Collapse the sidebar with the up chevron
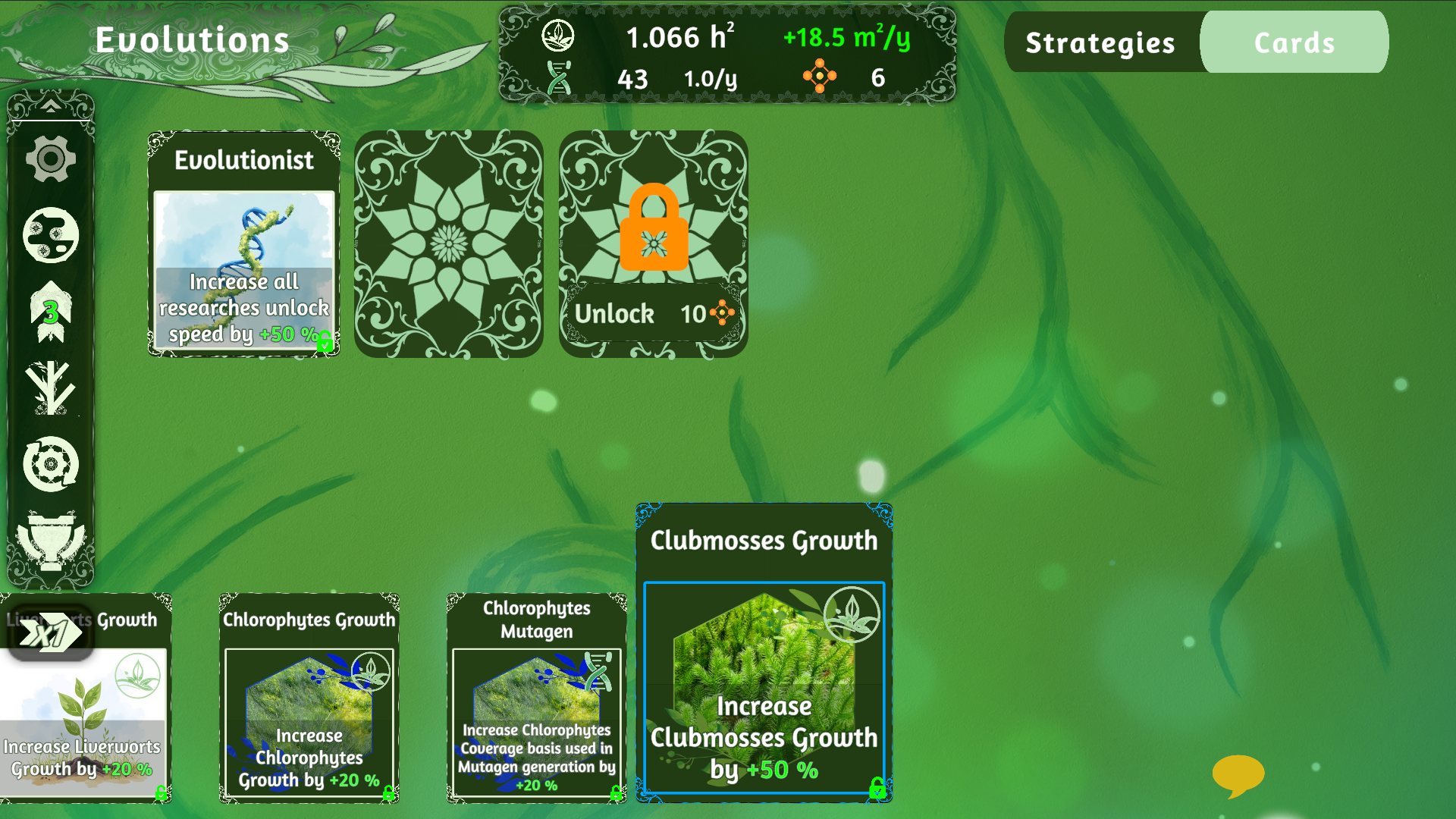 [51, 105]
